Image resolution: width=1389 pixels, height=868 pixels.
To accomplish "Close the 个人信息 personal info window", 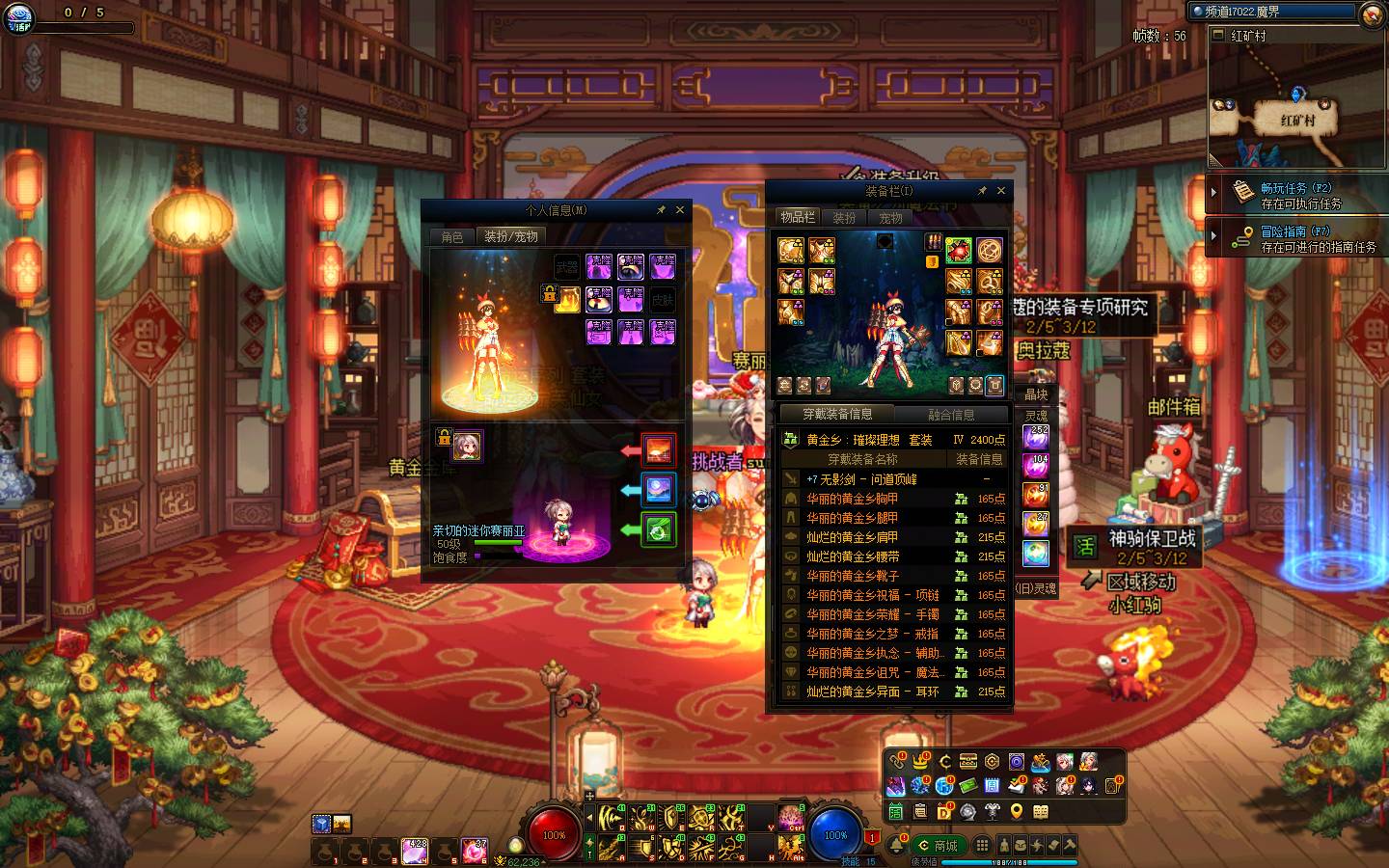I will pyautogui.click(x=680, y=209).
